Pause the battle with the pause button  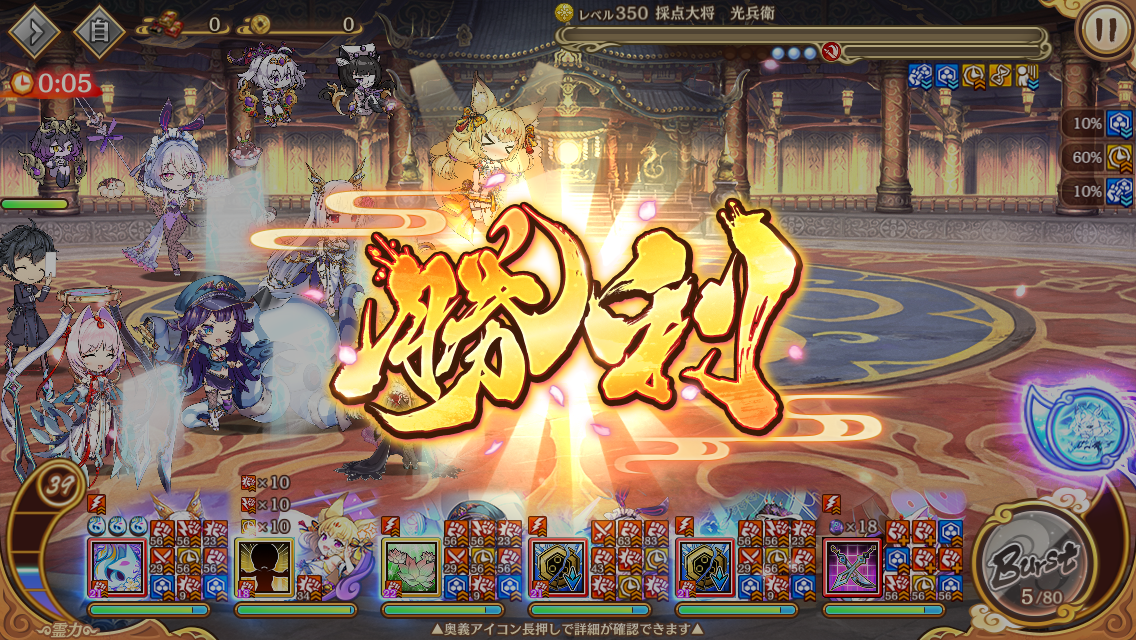tap(1104, 30)
